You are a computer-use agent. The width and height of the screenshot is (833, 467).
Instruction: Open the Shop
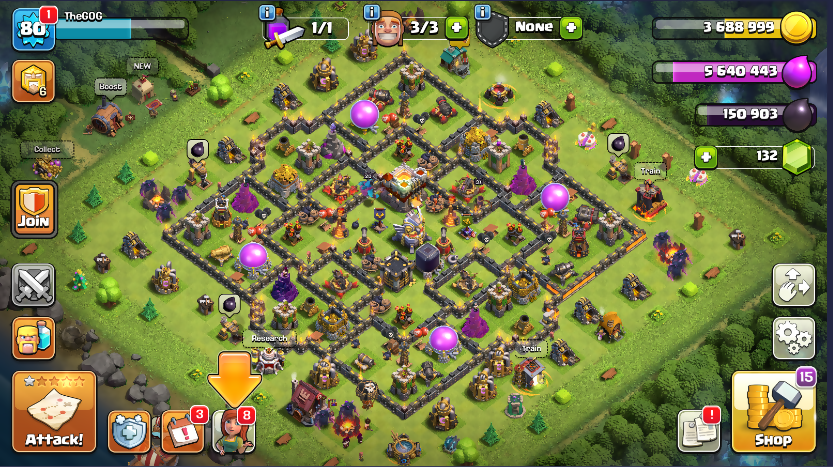click(x=772, y=413)
